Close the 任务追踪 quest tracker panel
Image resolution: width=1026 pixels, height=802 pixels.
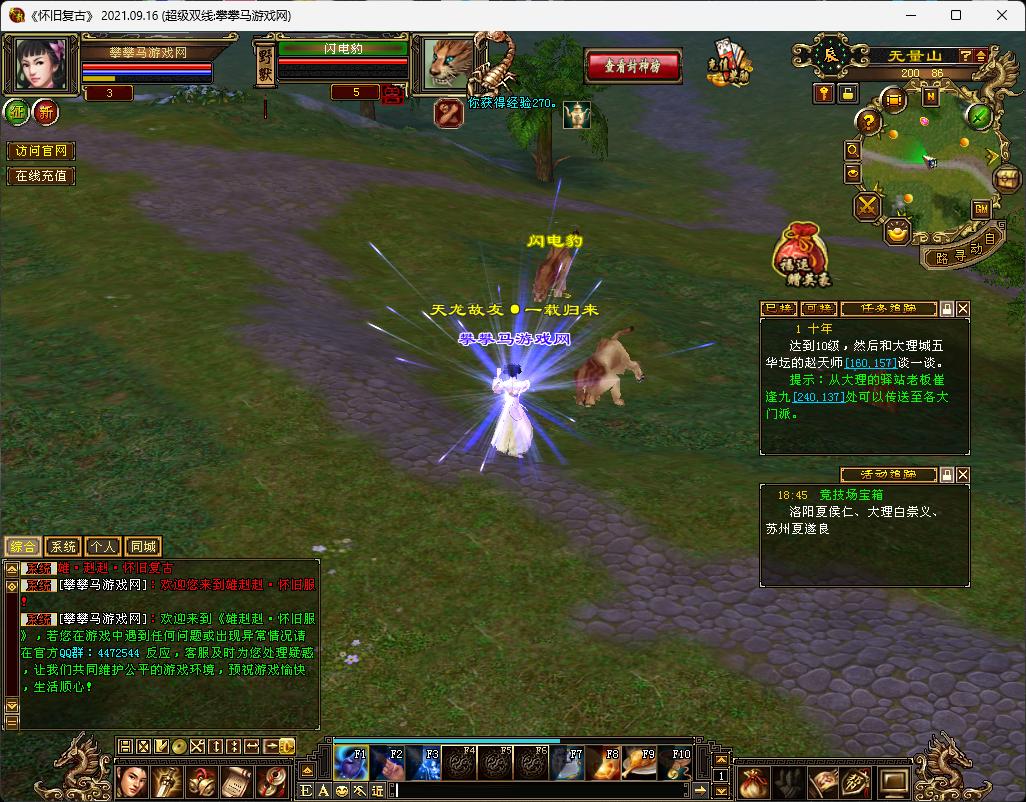pyautogui.click(x=963, y=309)
